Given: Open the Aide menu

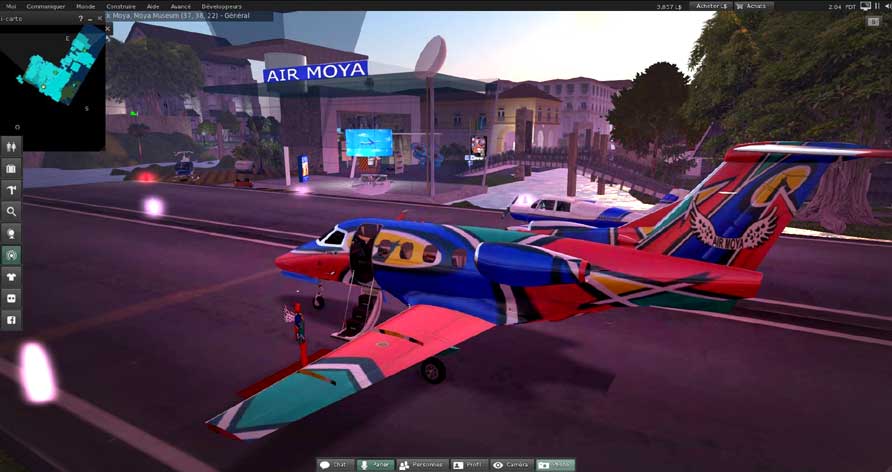Looking at the screenshot, I should (x=153, y=6).
